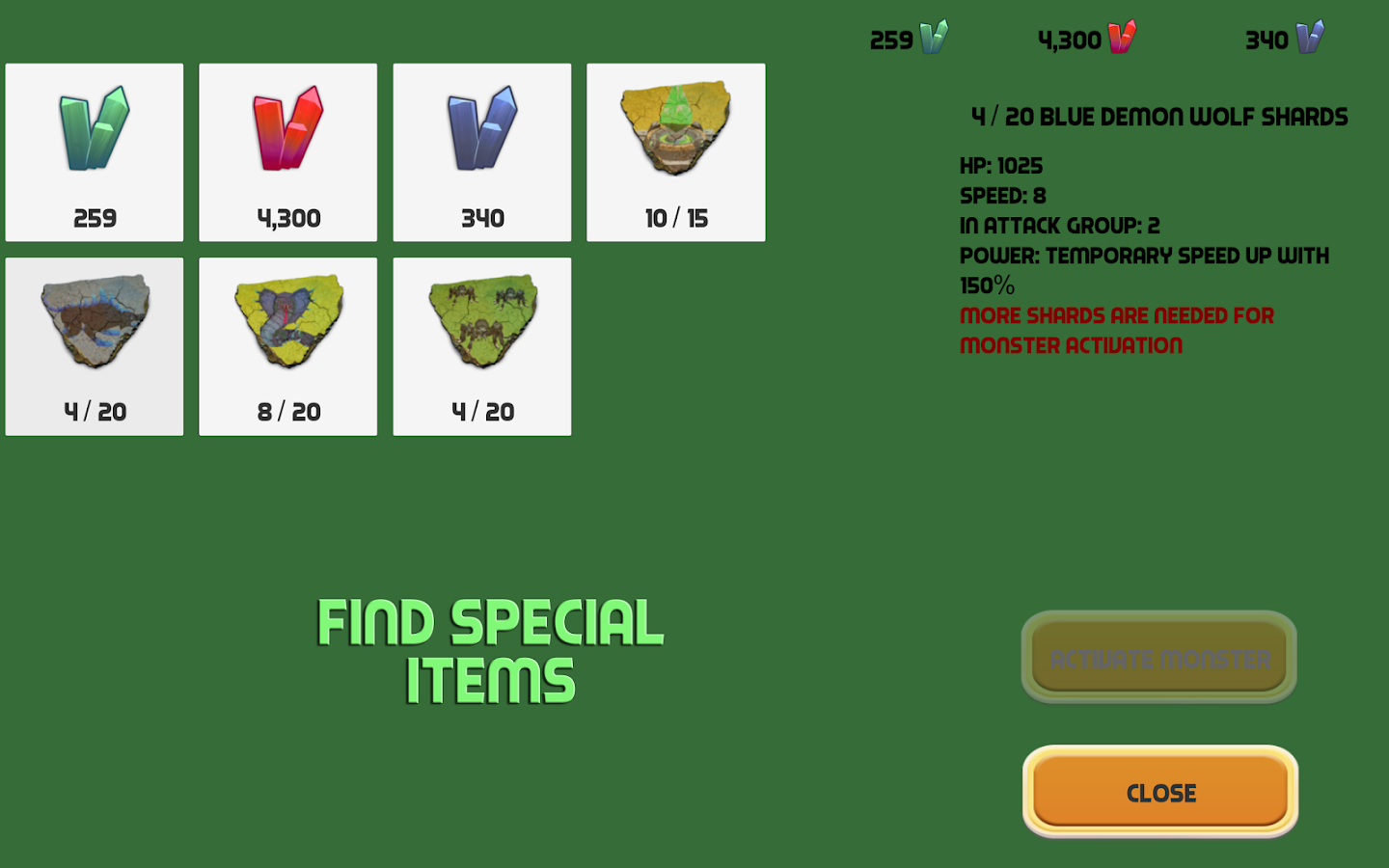
Task: Select the blue demon wolf shard tile
Action: 94,345
